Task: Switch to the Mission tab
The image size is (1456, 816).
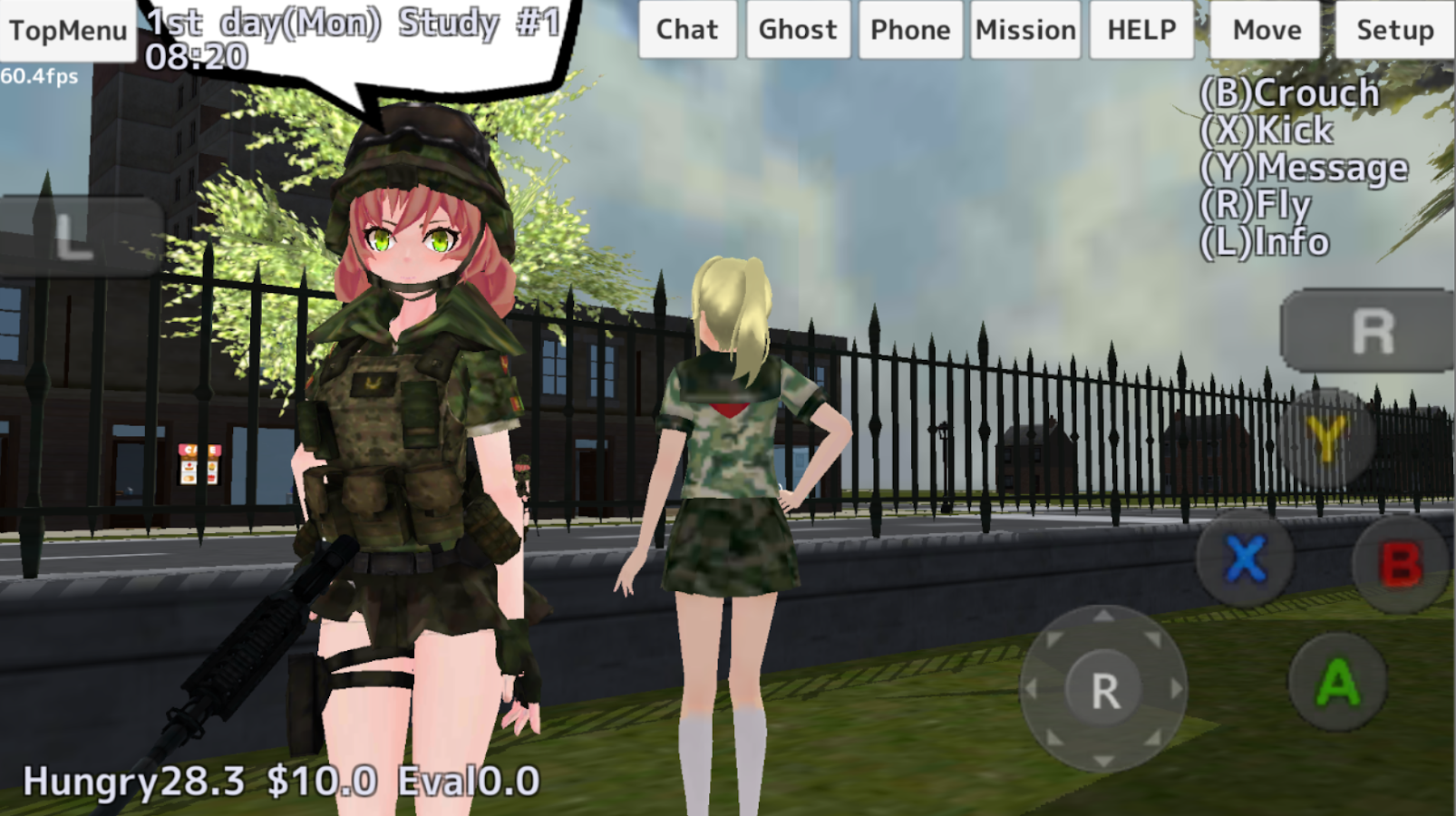Action: [1024, 29]
